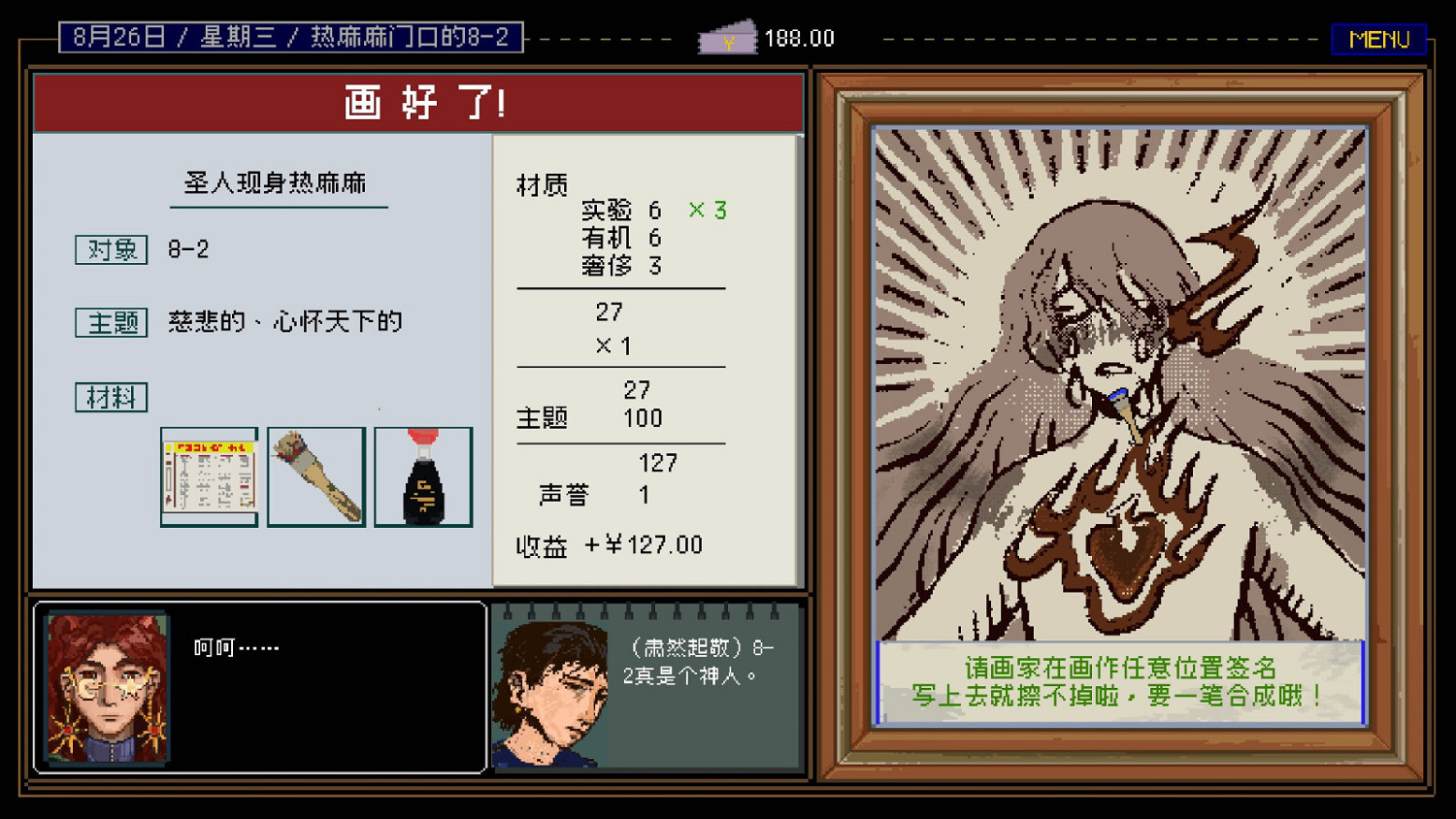Click the 主题 label box

110,323
